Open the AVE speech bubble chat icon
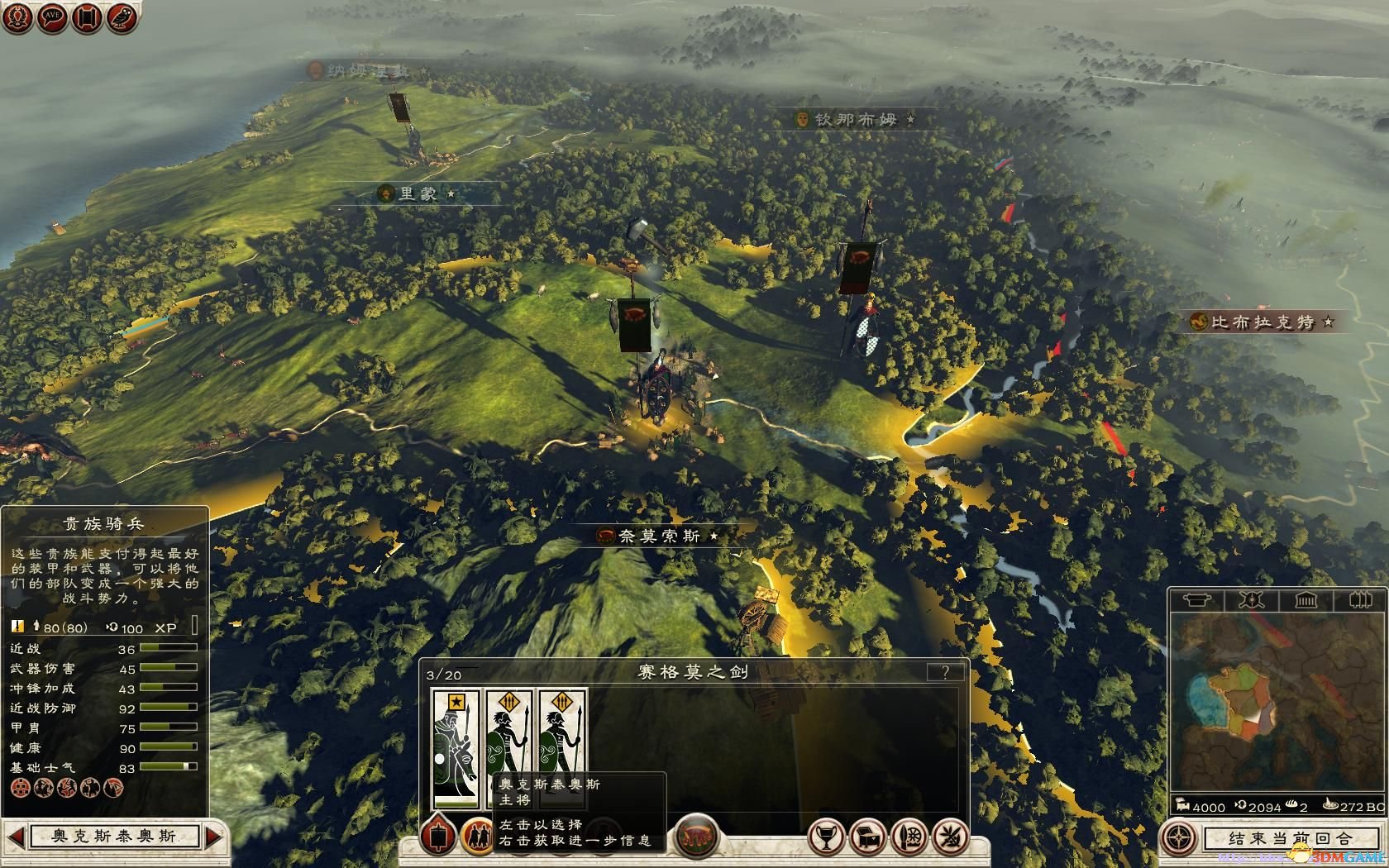This screenshot has height=868, width=1389. click(52, 17)
